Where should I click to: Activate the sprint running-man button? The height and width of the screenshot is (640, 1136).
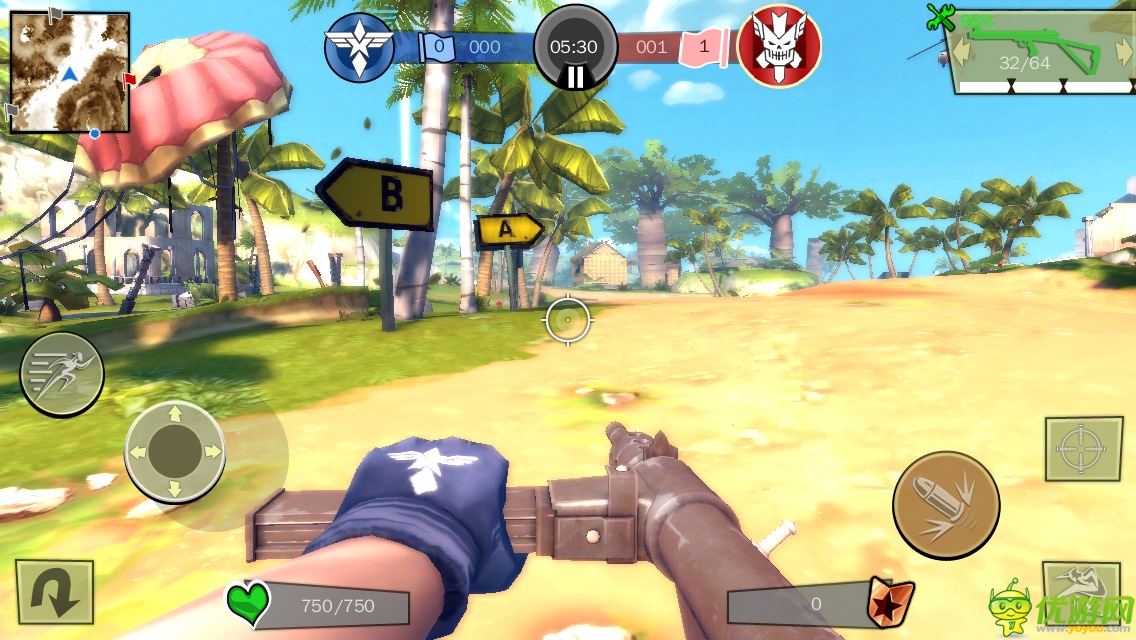pos(62,374)
